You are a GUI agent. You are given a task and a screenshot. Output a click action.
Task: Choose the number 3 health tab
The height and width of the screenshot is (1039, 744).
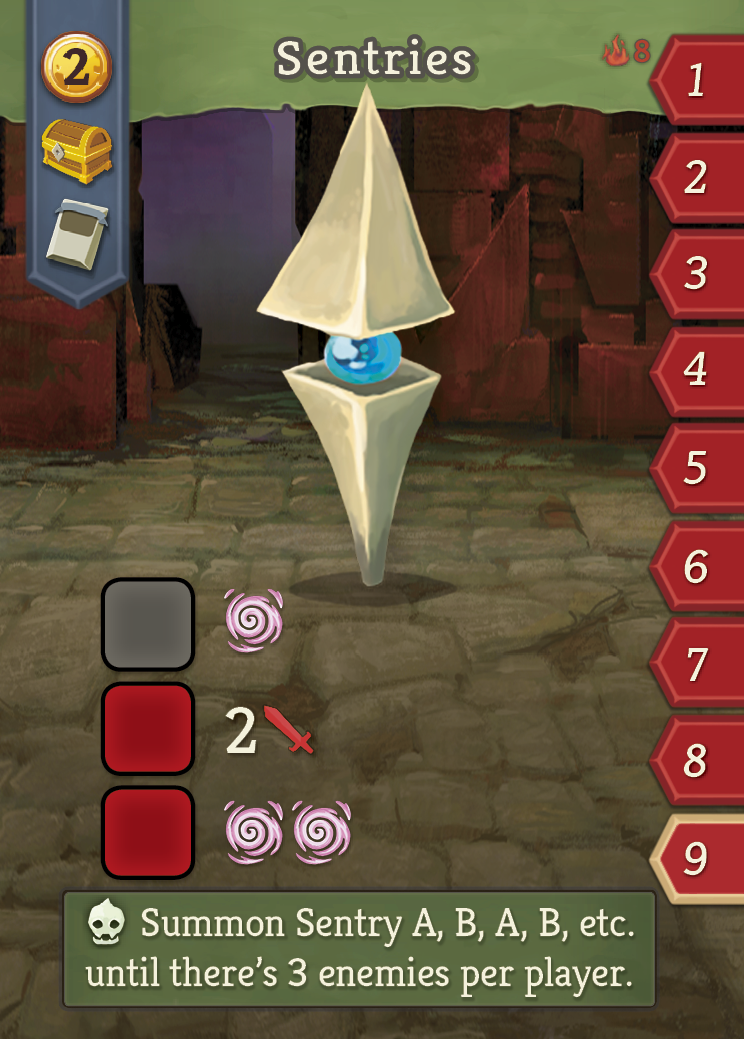coord(697,274)
